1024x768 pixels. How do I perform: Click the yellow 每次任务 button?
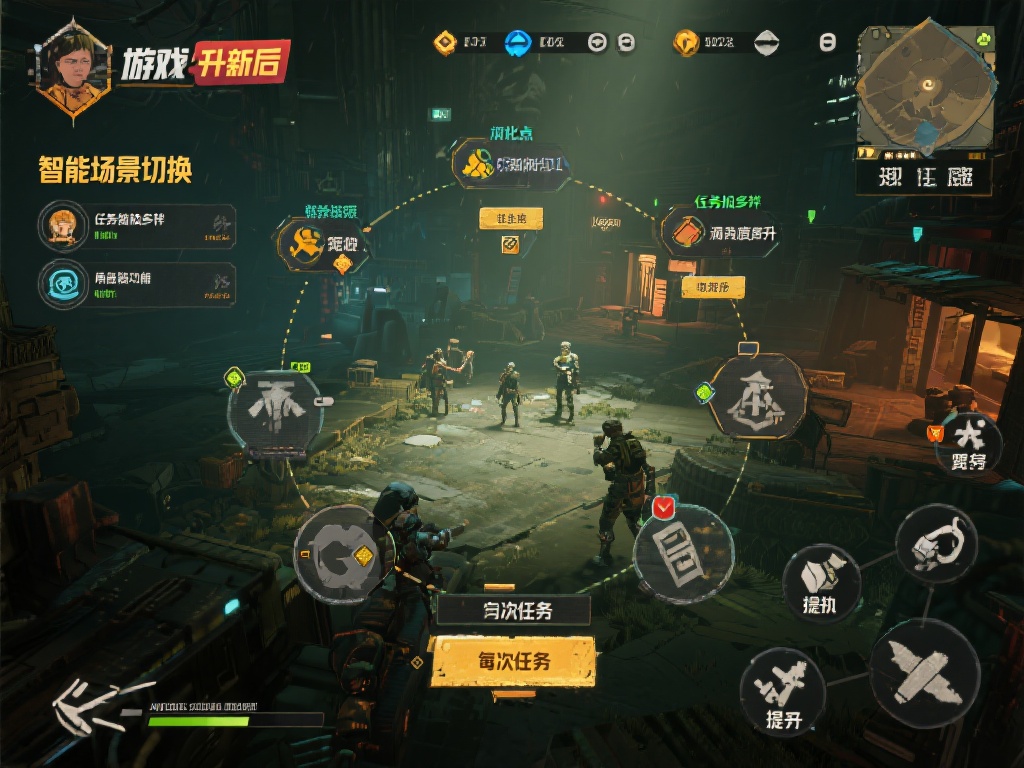click(x=513, y=661)
